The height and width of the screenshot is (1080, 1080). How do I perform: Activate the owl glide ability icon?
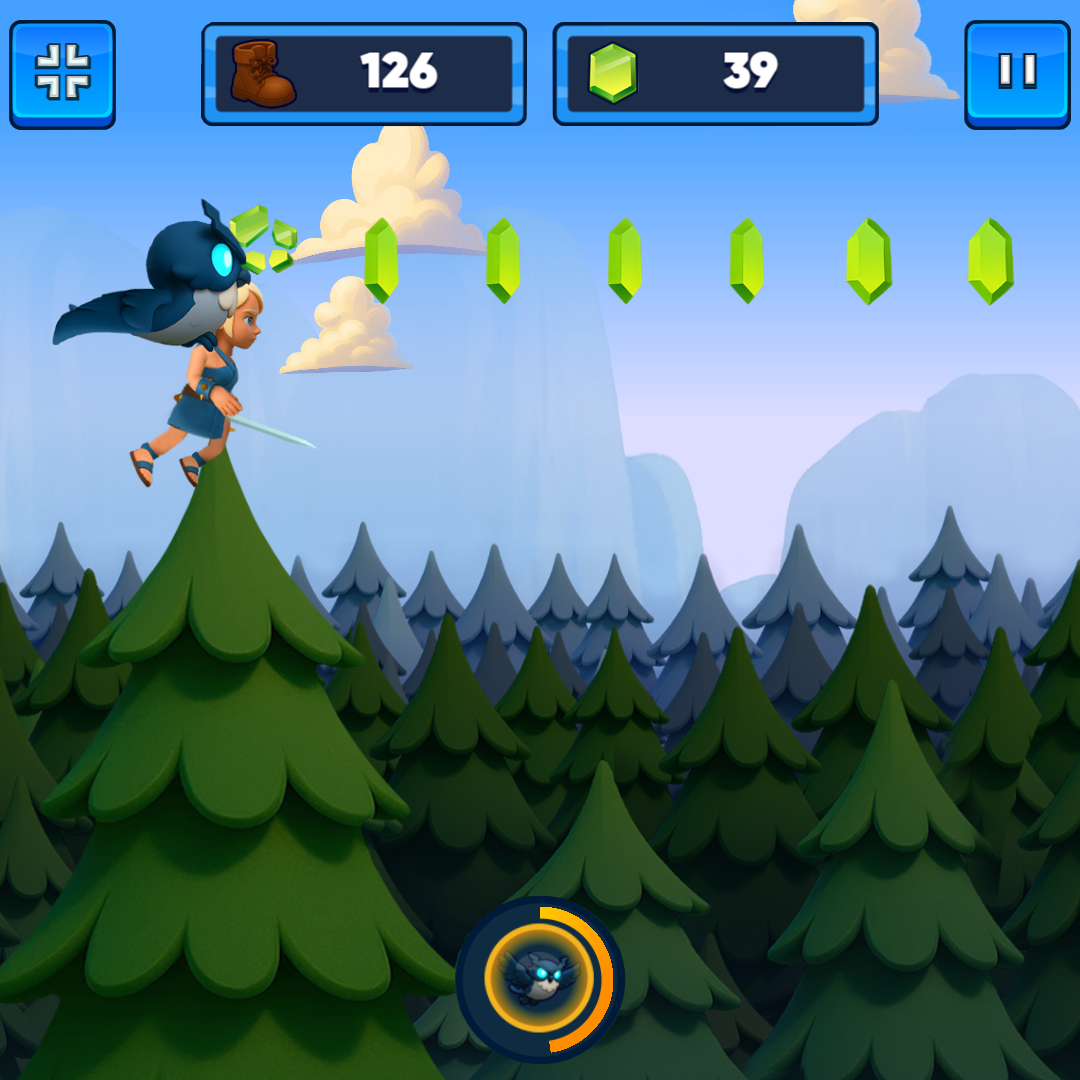[x=540, y=979]
